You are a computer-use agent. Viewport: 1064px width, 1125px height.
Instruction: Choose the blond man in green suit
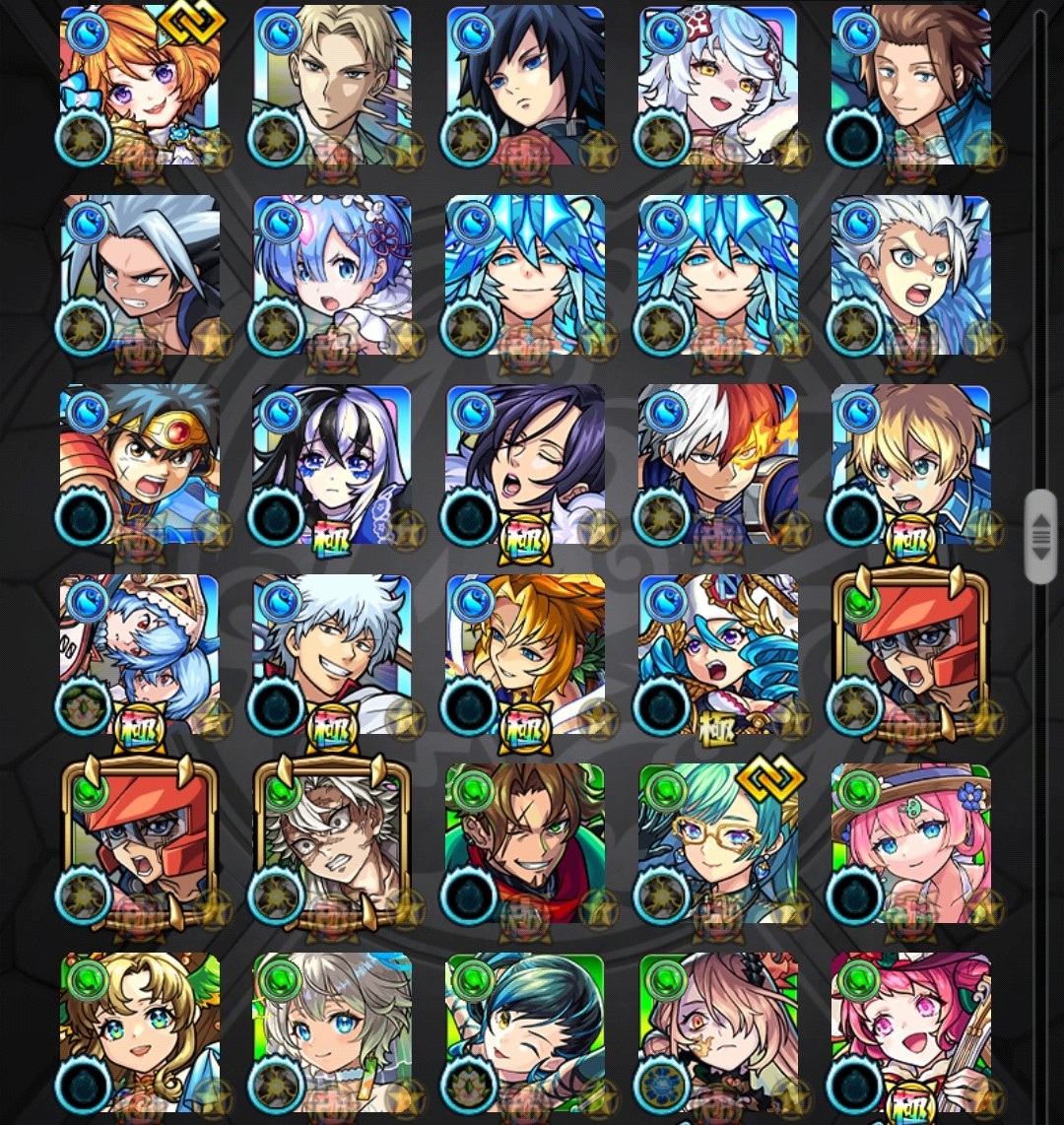click(x=332, y=86)
